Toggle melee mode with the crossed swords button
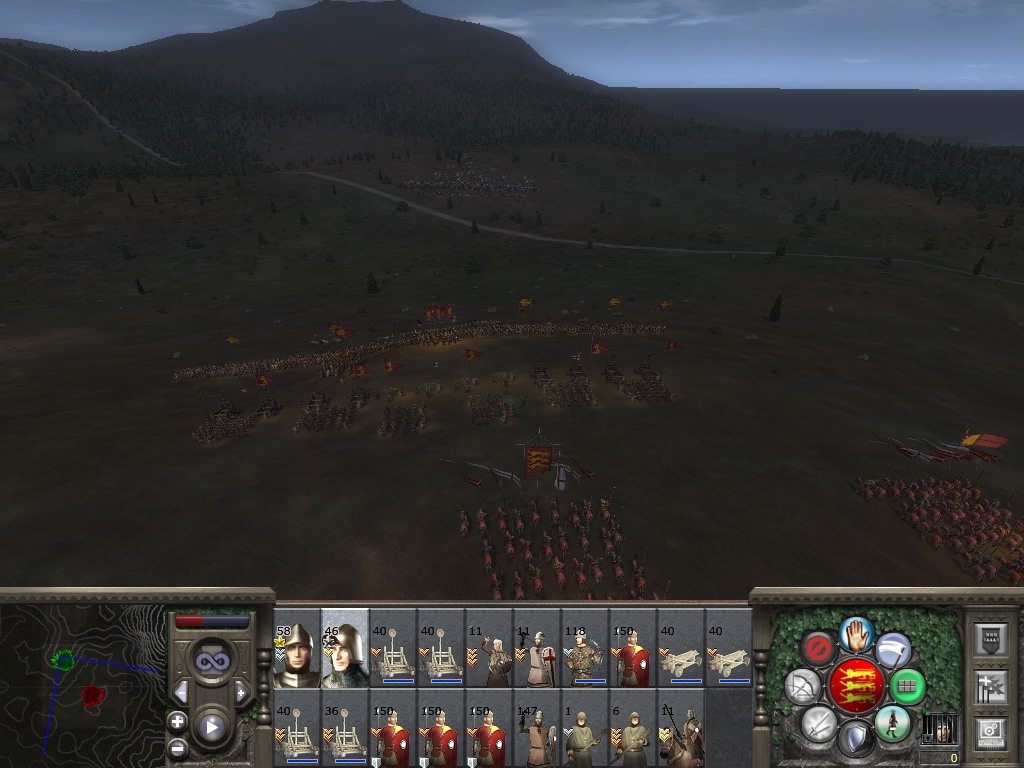The height and width of the screenshot is (768, 1024). tap(818, 723)
